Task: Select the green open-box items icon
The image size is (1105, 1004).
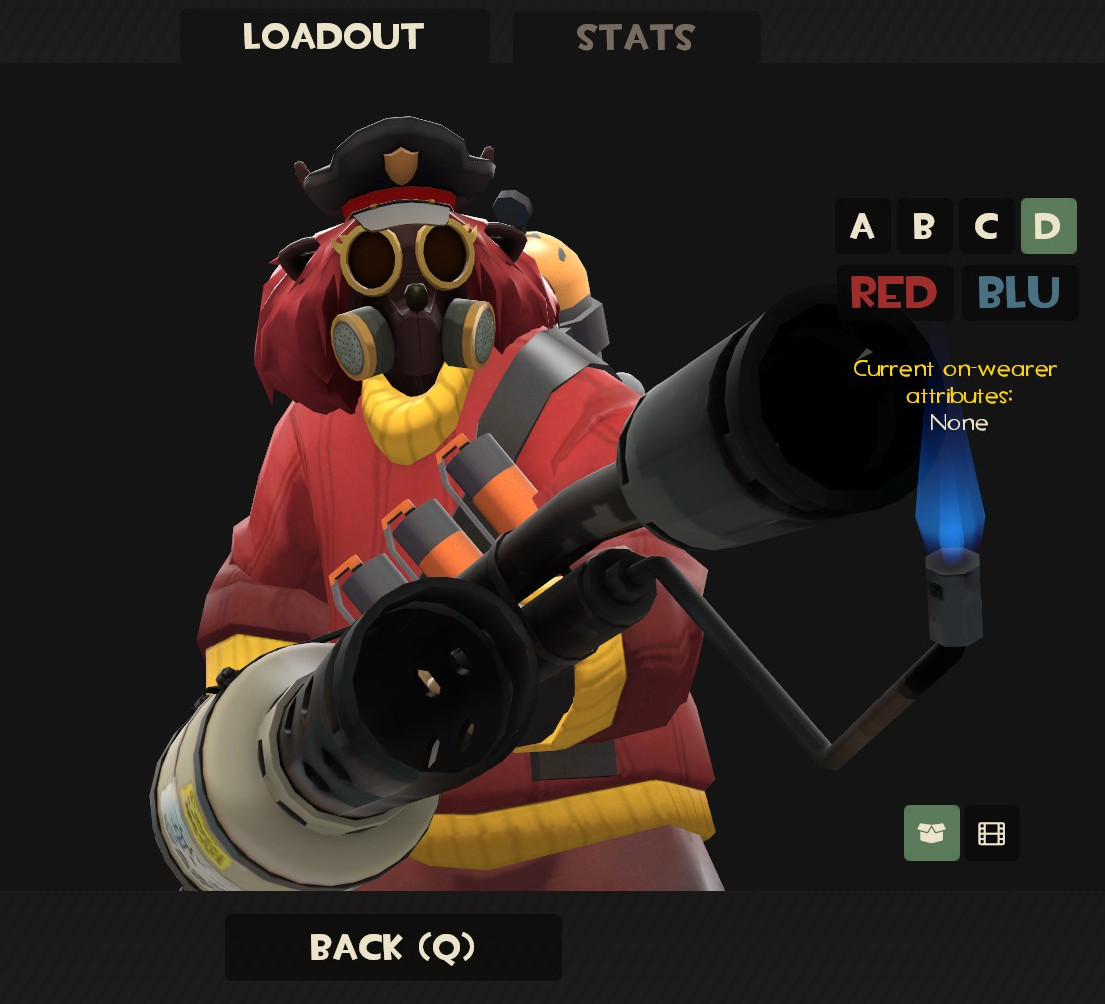Action: tap(931, 833)
